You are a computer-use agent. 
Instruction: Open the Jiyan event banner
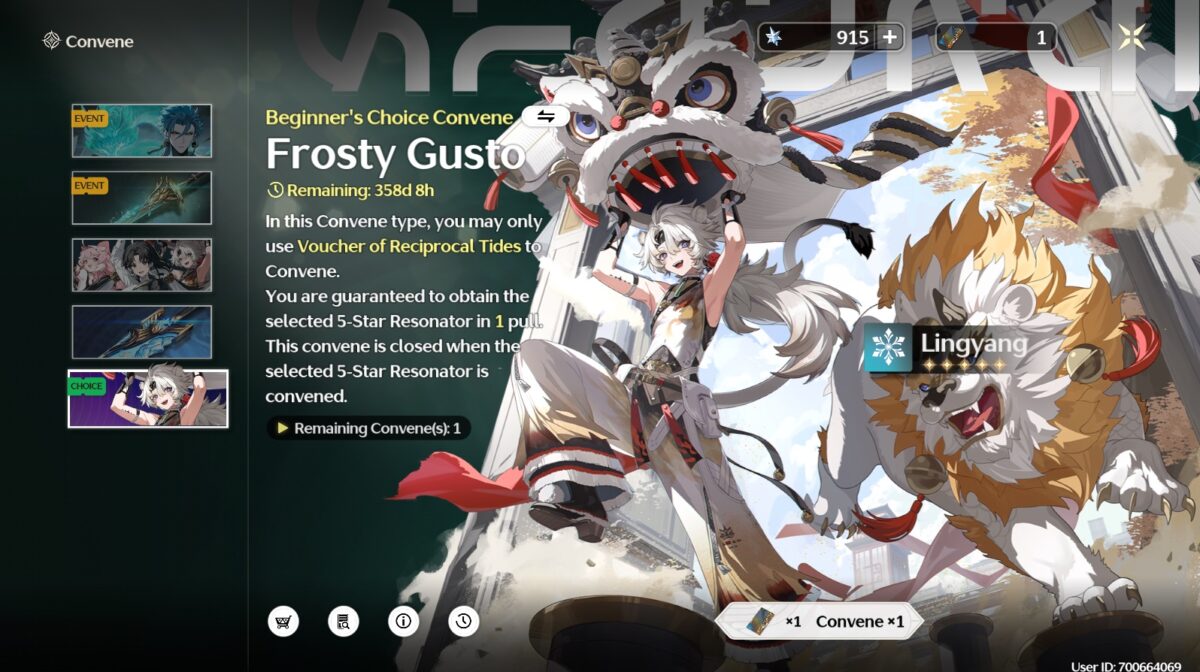[x=141, y=131]
